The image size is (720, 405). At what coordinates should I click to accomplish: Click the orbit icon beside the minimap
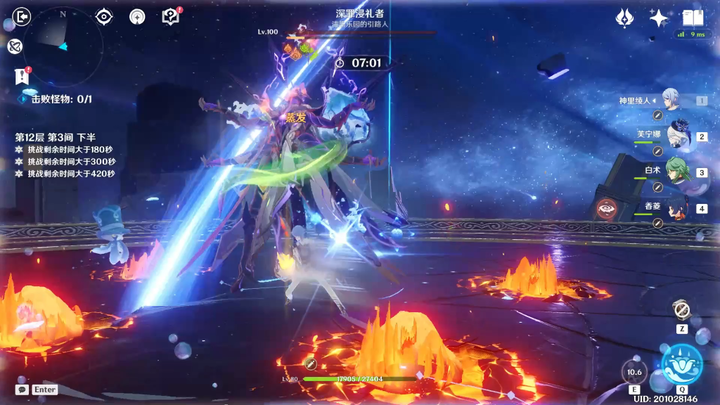[15, 46]
